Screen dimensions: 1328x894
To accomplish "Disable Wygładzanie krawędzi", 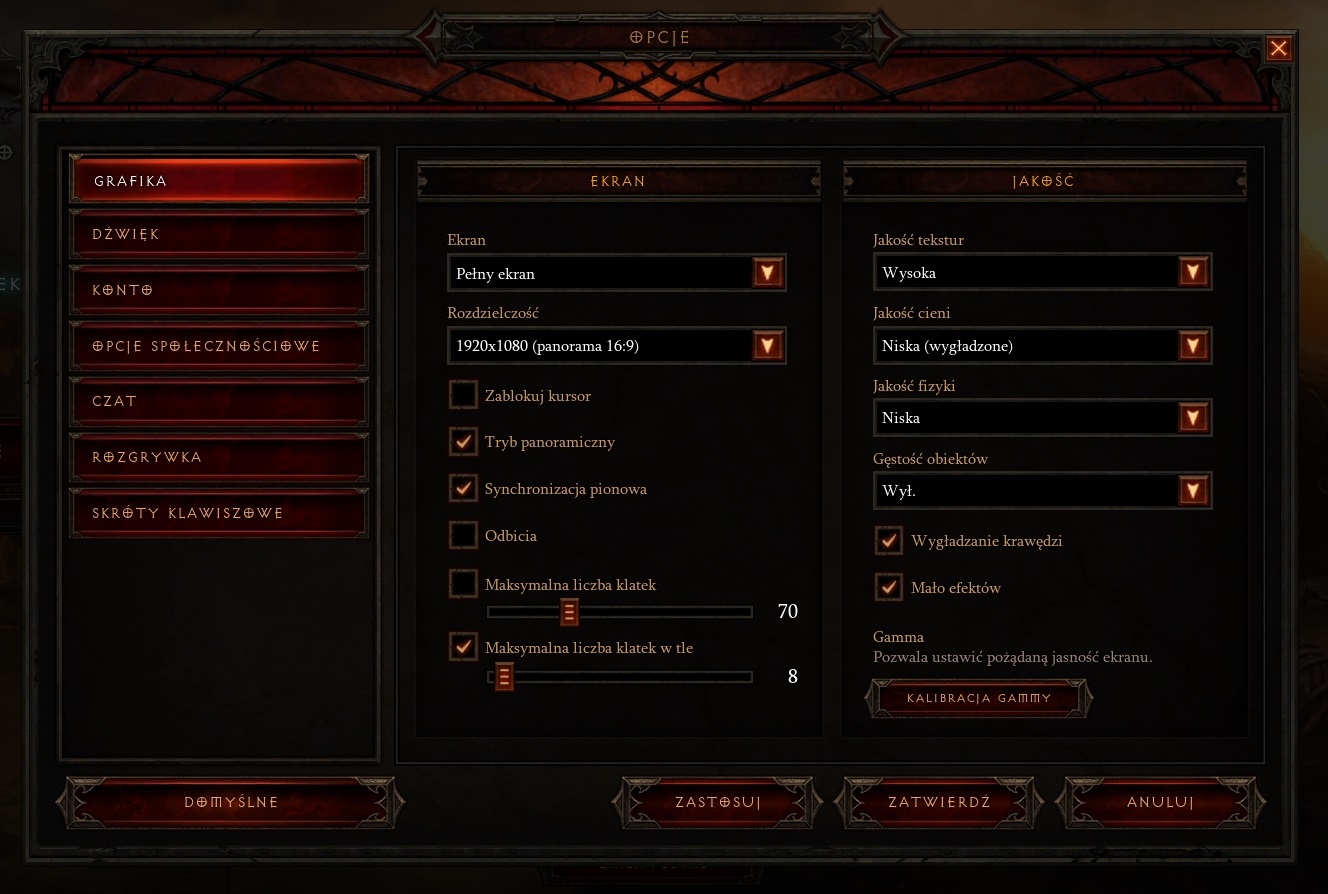I will click(888, 540).
